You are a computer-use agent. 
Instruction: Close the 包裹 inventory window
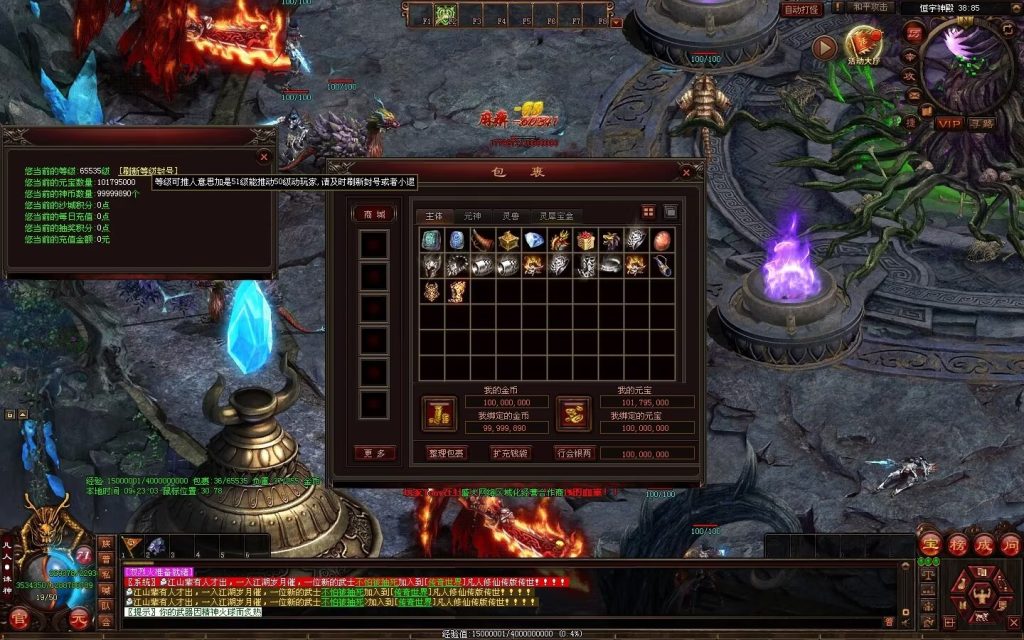click(687, 172)
